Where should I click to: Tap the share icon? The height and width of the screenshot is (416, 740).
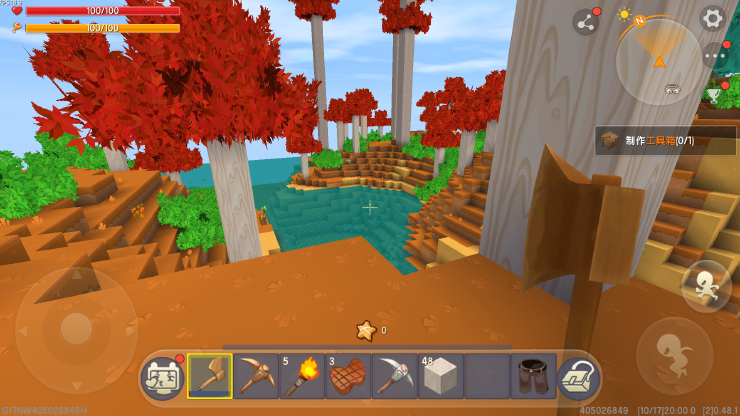tap(585, 22)
